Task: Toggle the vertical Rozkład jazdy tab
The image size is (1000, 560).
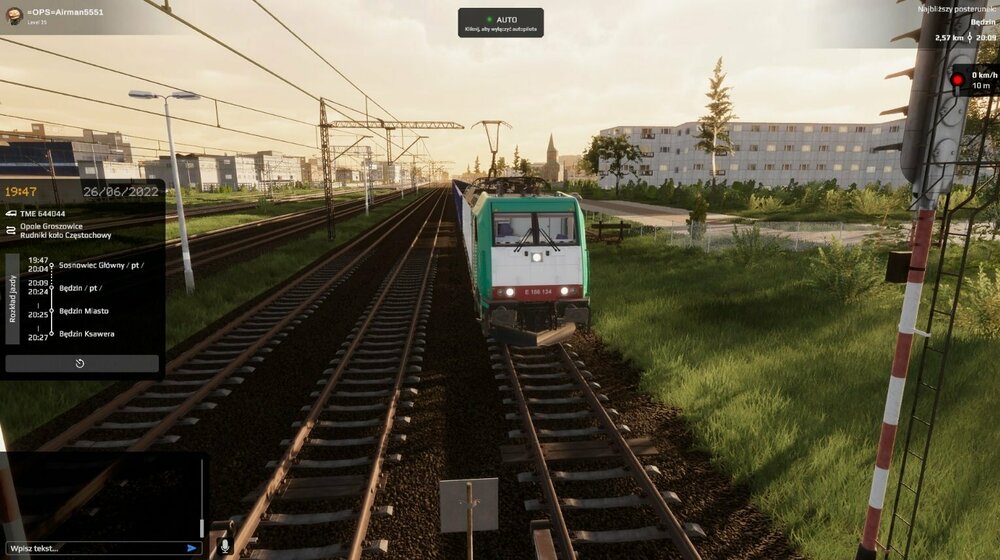Action: pos(12,298)
